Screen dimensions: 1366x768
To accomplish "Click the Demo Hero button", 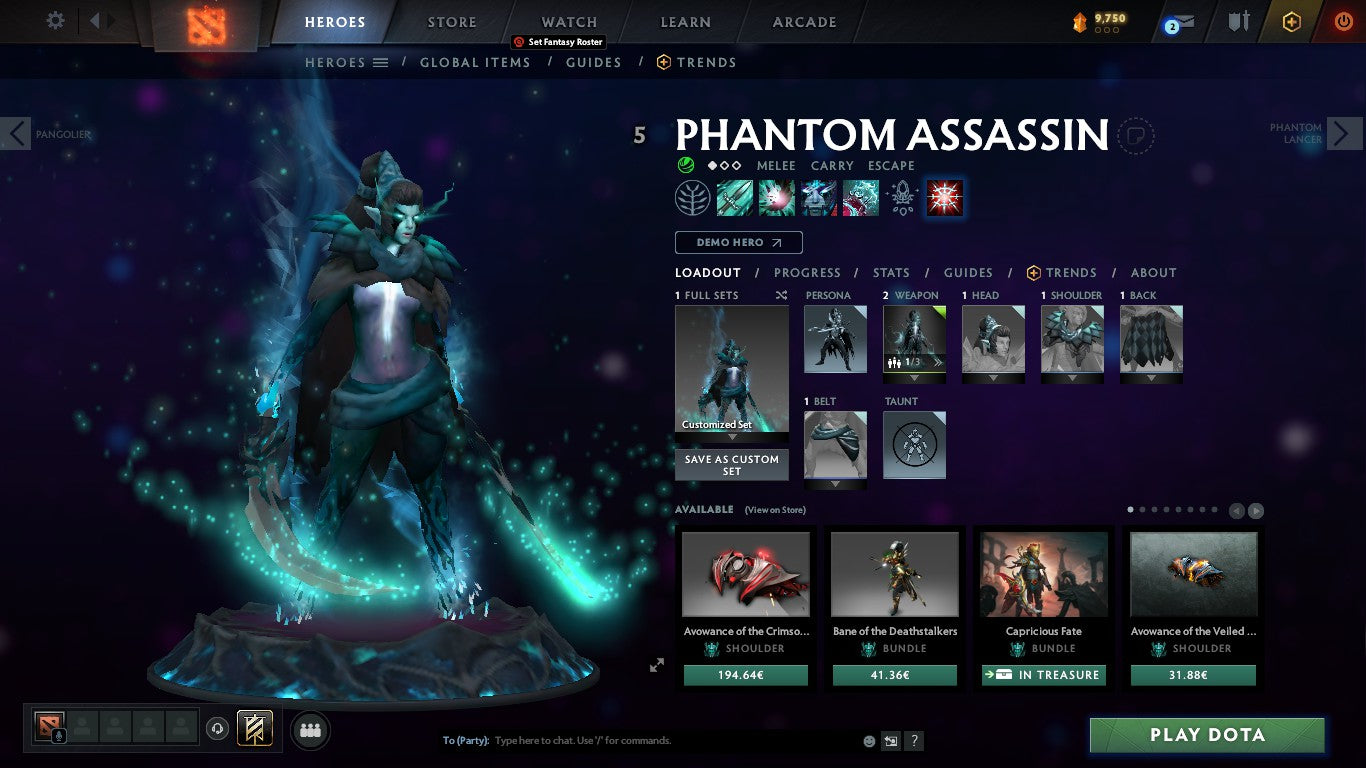I will [738, 242].
